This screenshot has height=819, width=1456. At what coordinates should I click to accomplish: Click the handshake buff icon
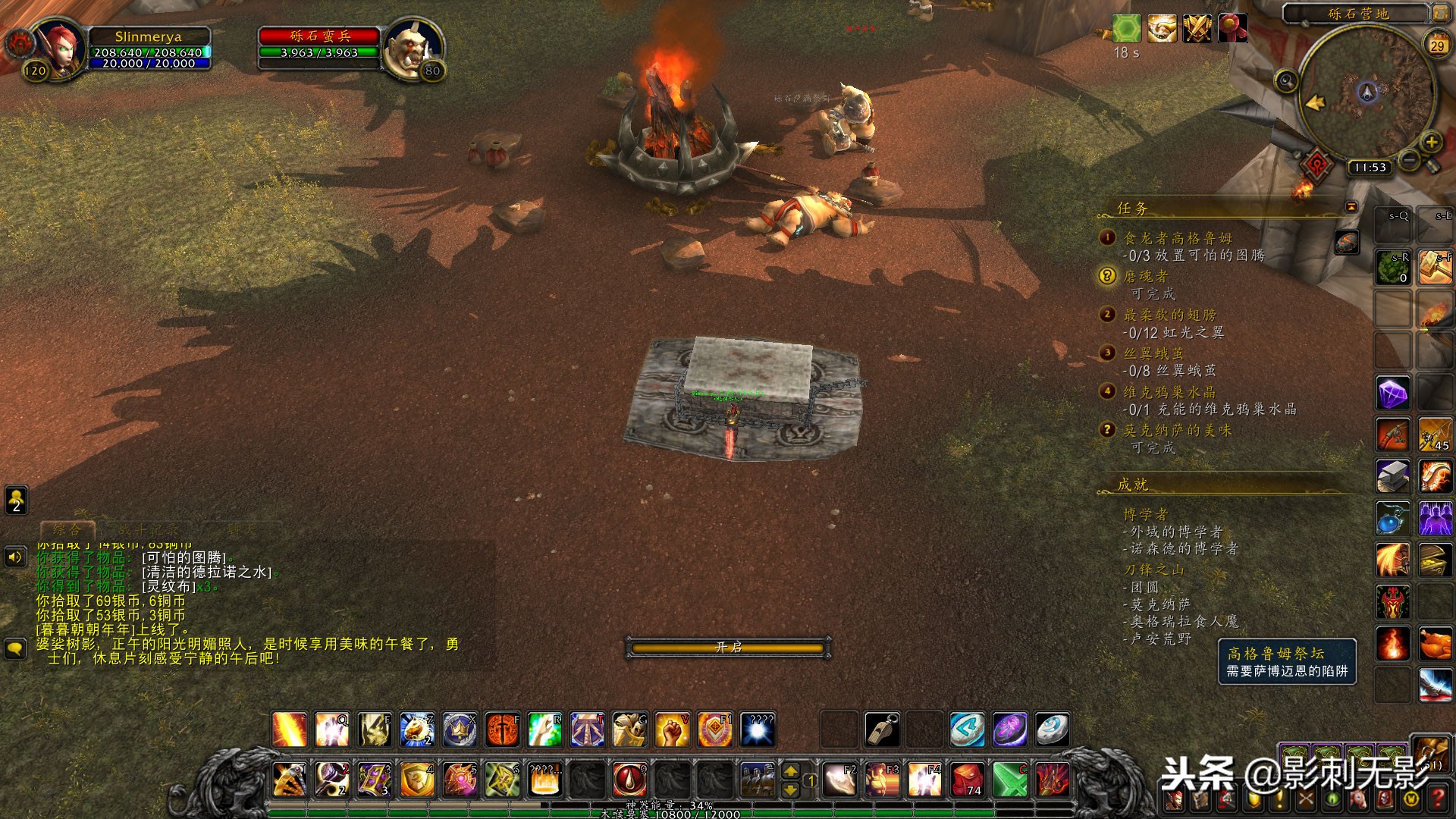[1162, 29]
